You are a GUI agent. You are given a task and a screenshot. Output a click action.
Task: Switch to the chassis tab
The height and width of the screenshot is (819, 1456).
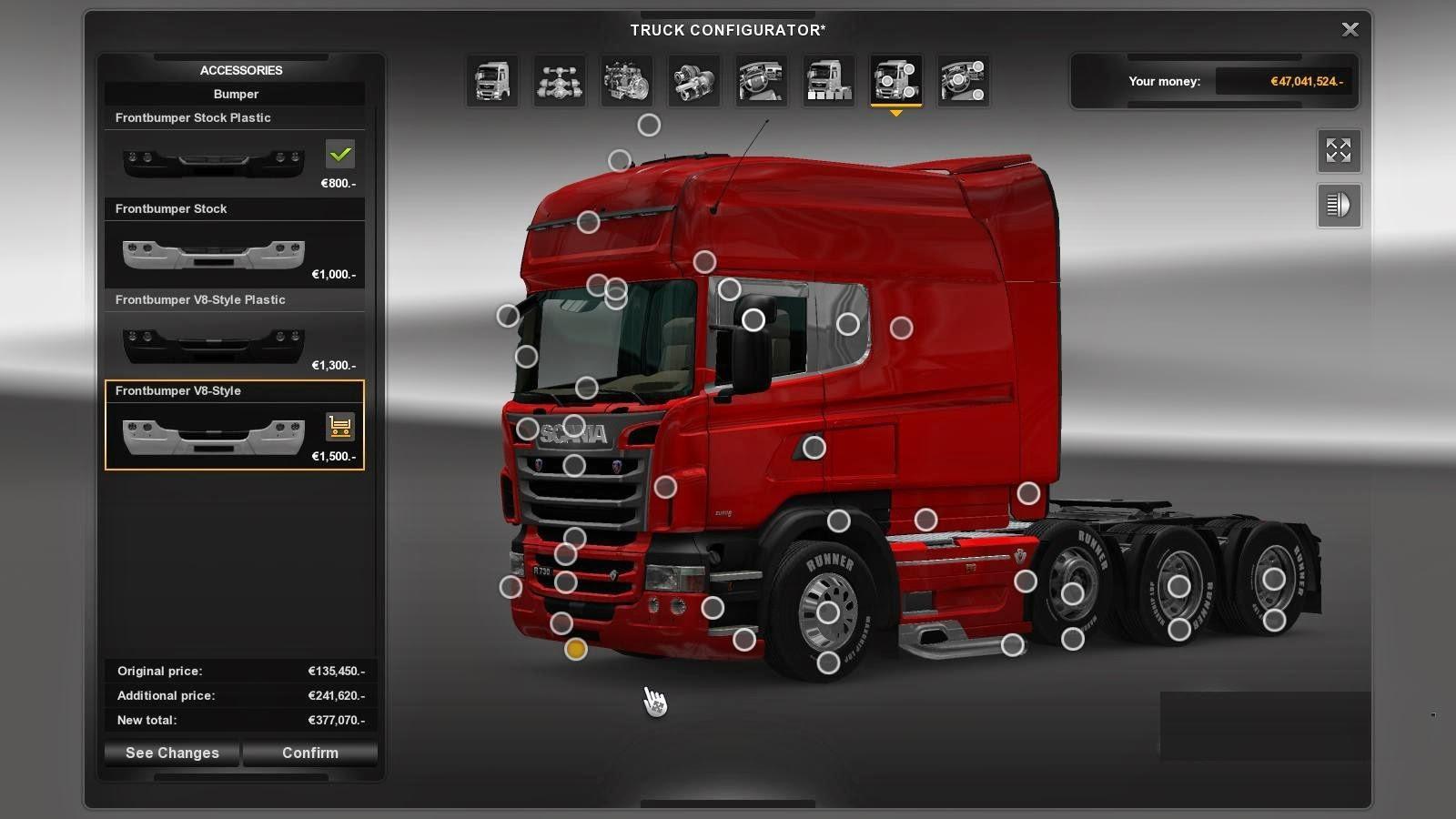click(559, 81)
